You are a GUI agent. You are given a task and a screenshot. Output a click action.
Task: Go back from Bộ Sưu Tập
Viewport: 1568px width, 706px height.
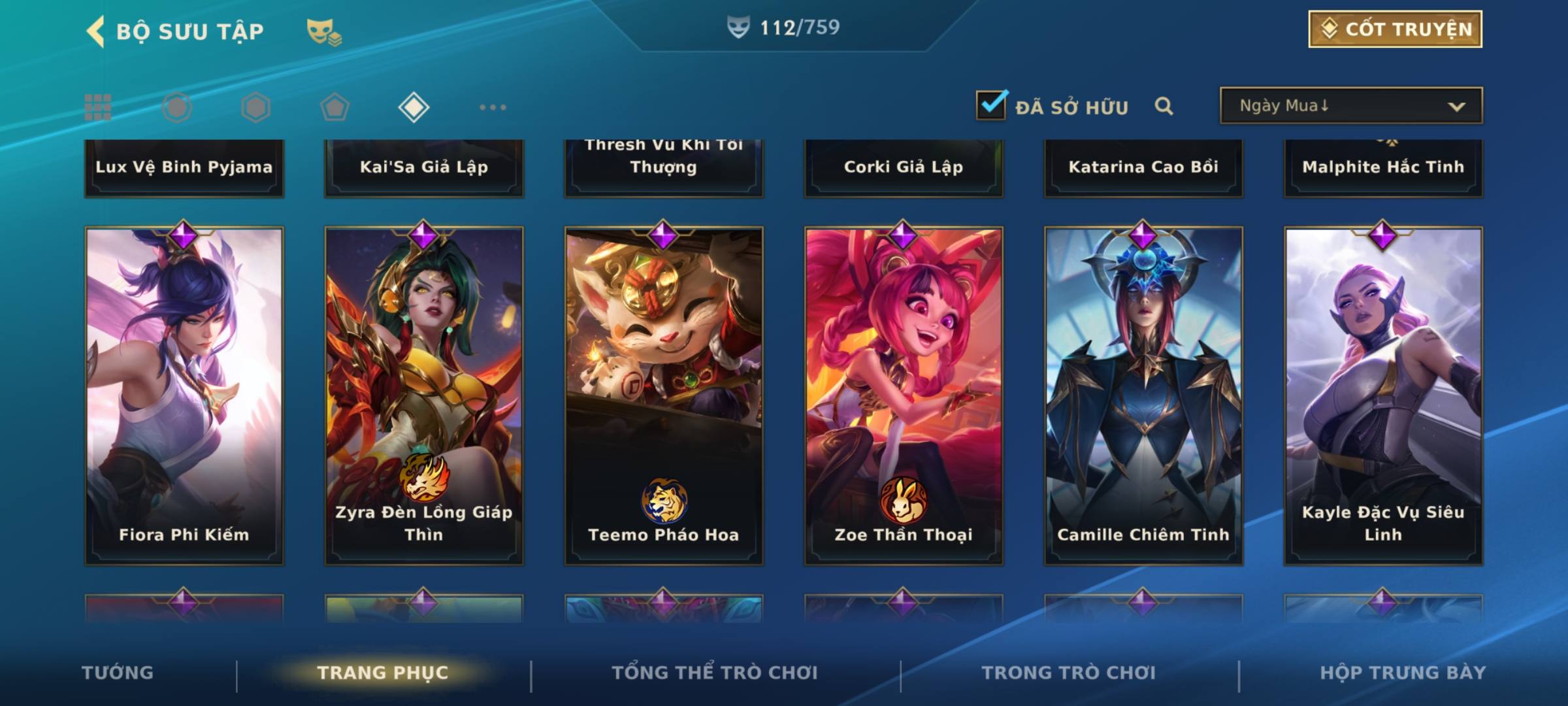95,31
